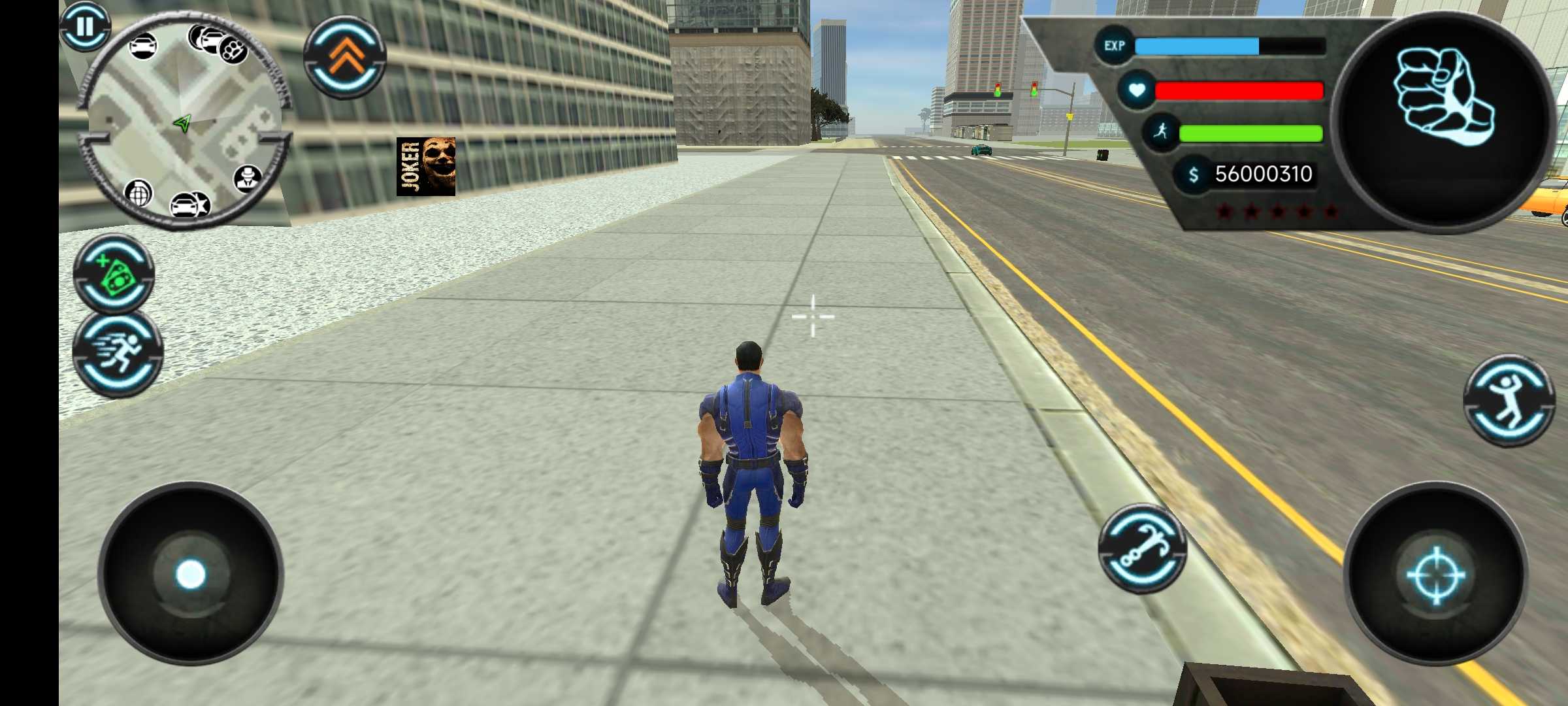This screenshot has width=1568, height=706.
Task: Select the globe marker on the minimap
Action: pyautogui.click(x=139, y=193)
